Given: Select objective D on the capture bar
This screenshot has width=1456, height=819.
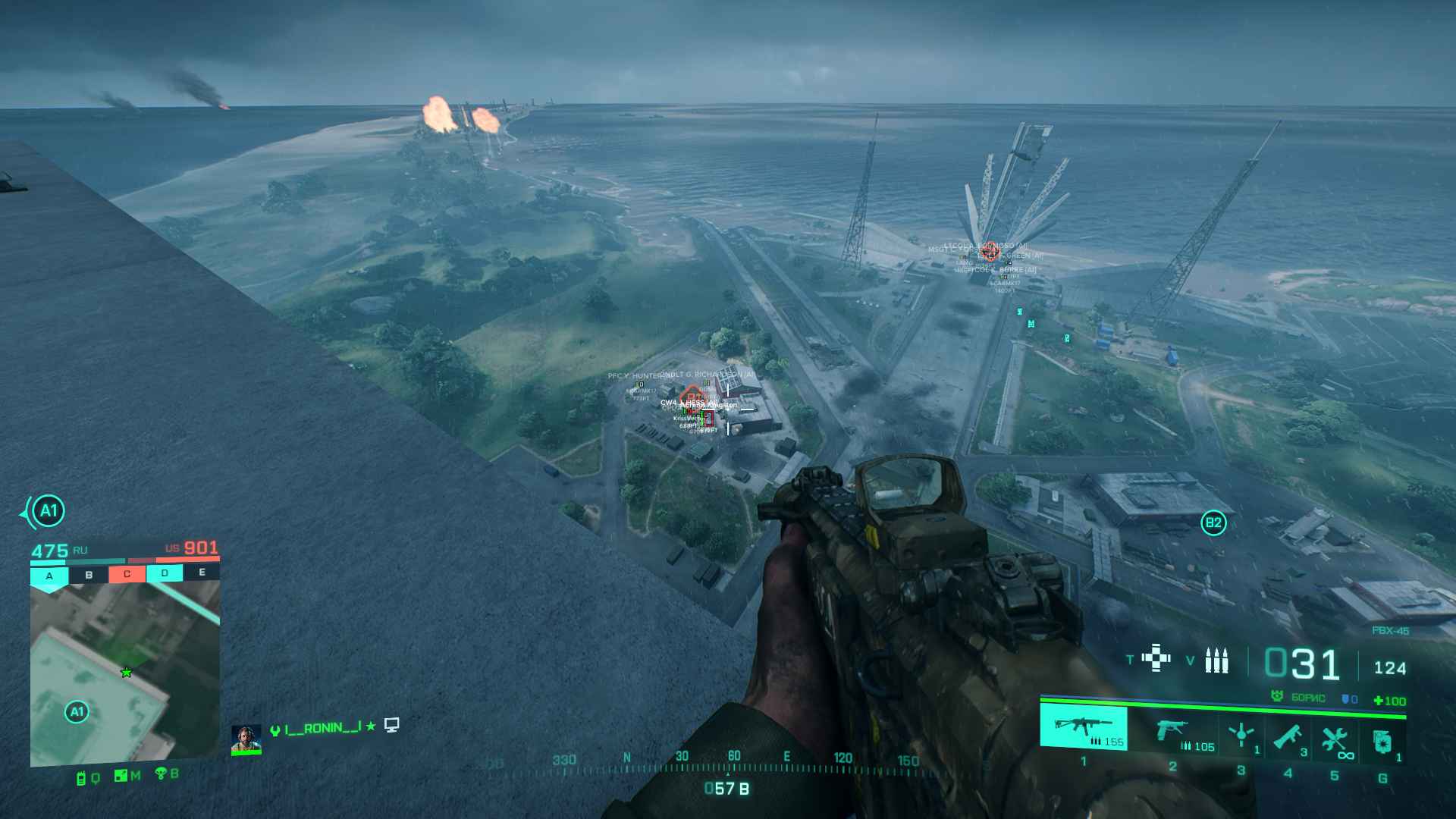Looking at the screenshot, I should coord(165,573).
